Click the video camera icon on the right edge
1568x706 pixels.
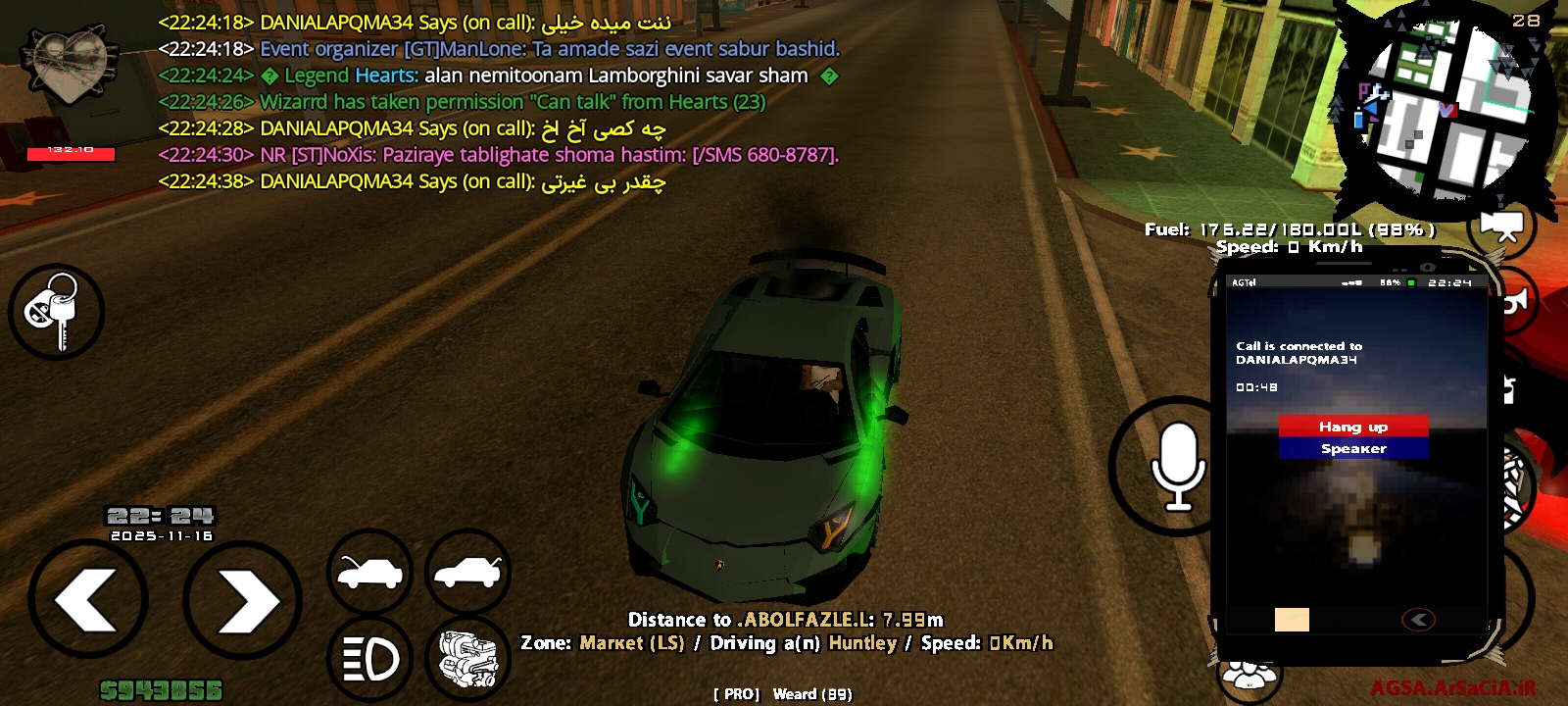pos(1501,226)
